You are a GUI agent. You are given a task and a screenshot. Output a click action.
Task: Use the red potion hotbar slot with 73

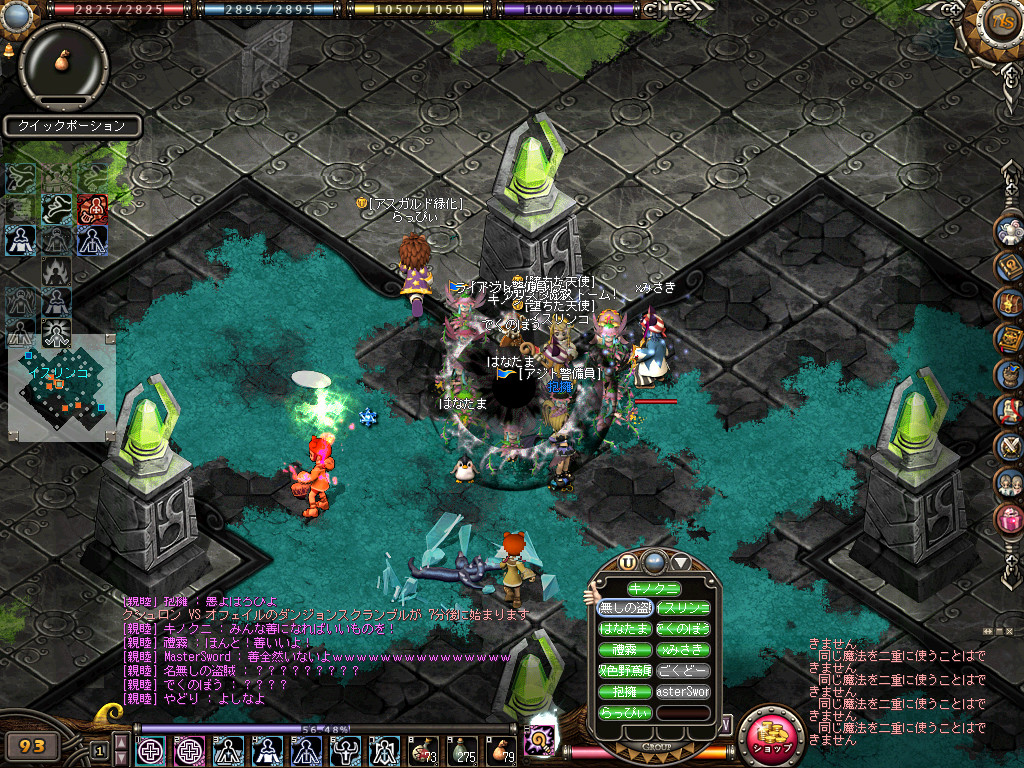coord(422,750)
